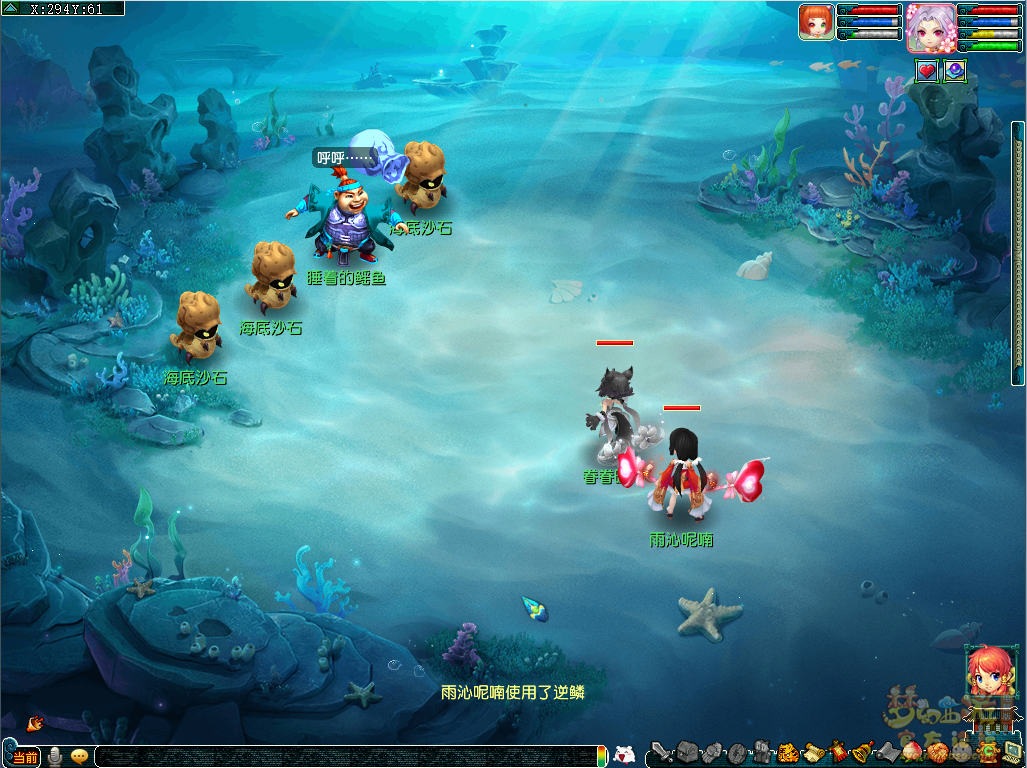Open the white bear emoticon button
Screen dimensions: 1027x768
(x=624, y=755)
